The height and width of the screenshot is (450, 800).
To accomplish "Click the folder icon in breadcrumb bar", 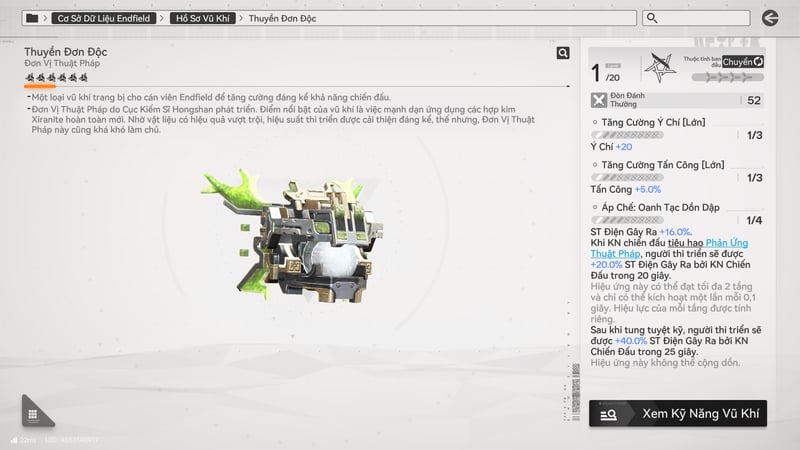I will click(33, 18).
